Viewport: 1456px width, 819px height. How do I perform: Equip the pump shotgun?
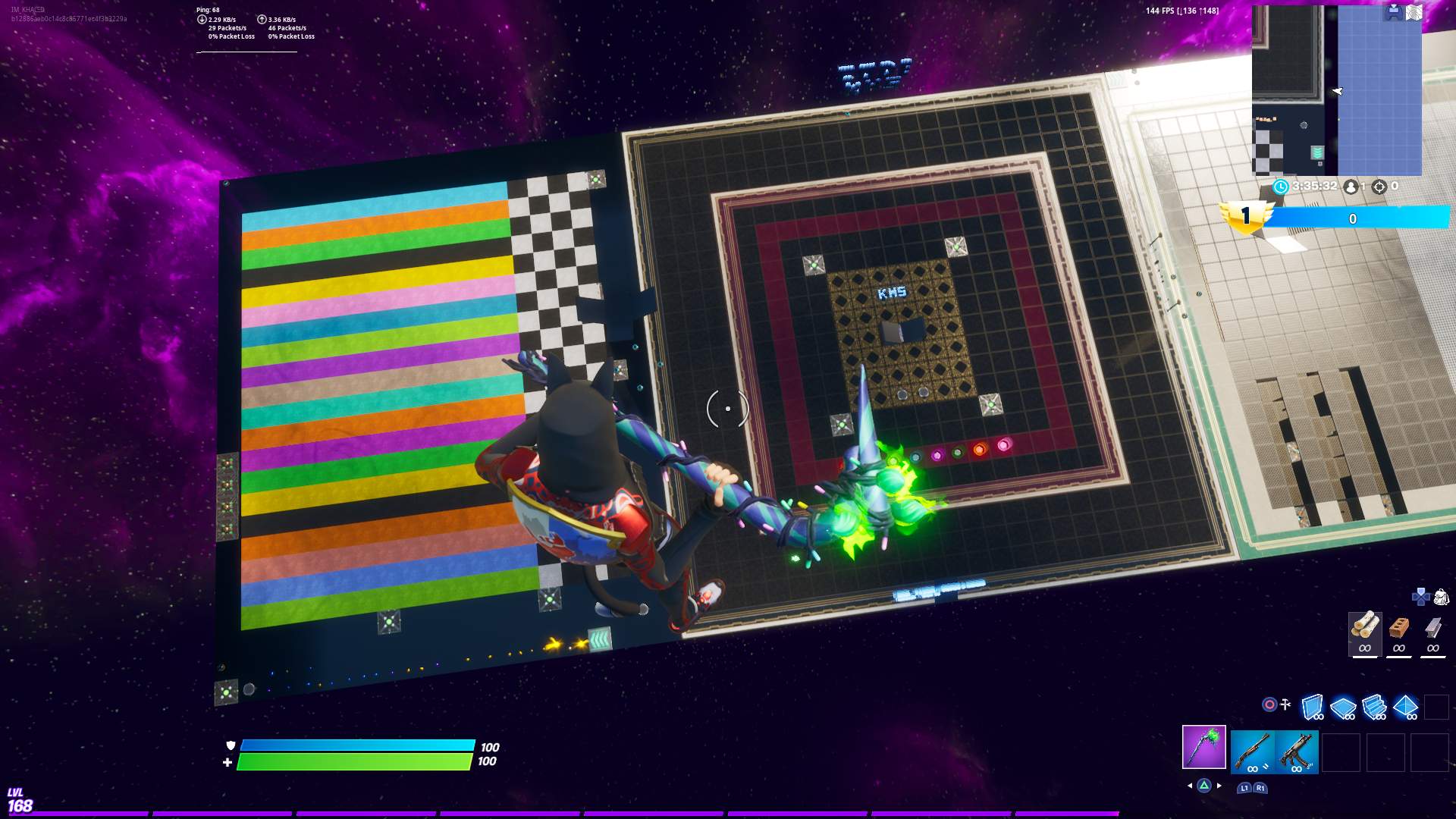tap(1252, 752)
